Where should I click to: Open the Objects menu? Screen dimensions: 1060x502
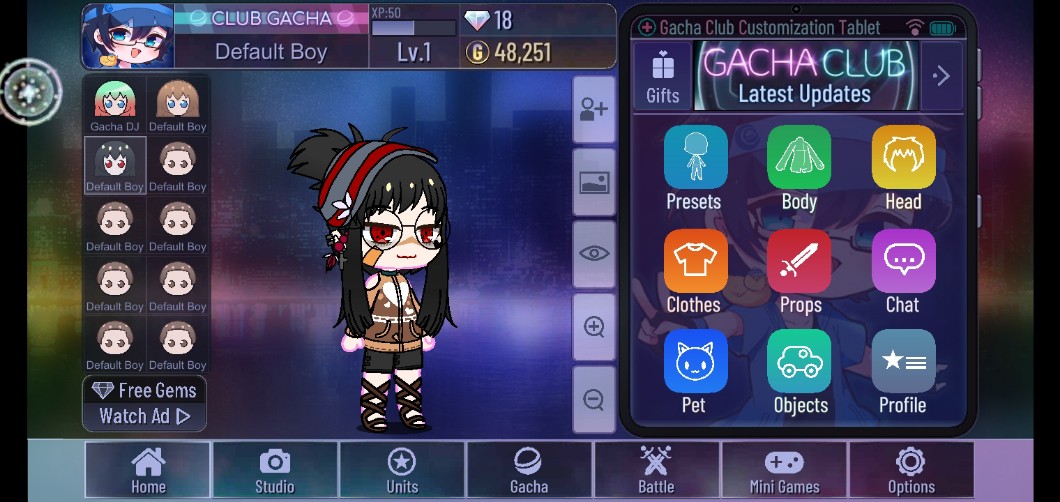pos(799,372)
